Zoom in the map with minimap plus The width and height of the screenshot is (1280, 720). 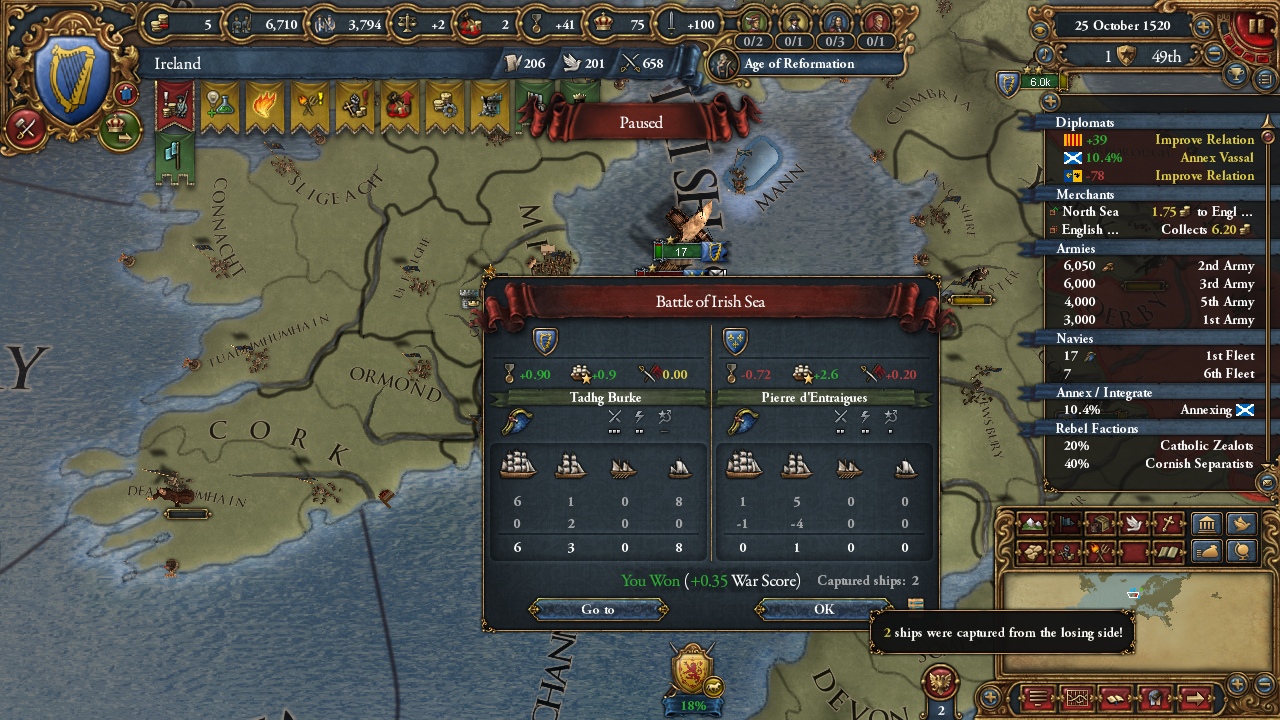point(1237,684)
